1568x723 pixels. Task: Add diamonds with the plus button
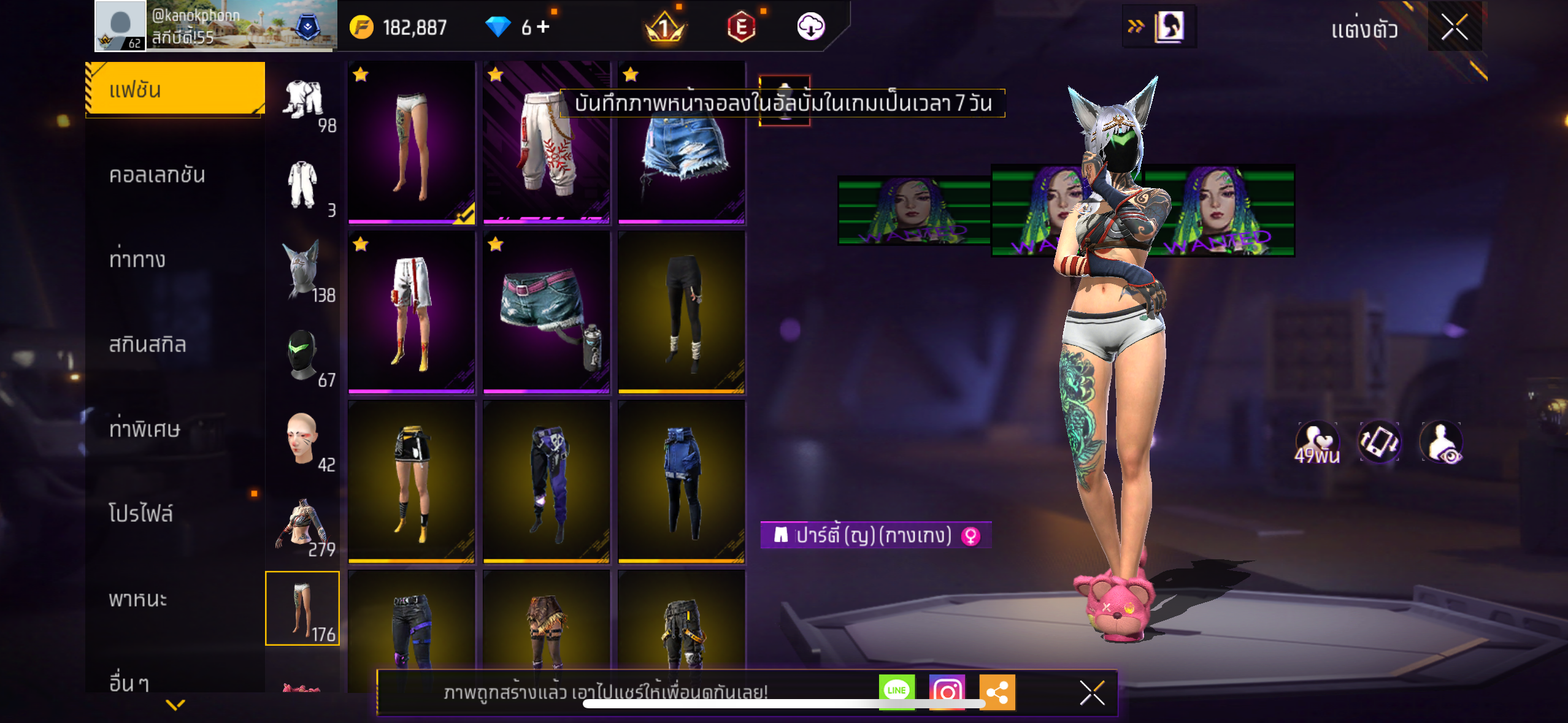(x=543, y=27)
